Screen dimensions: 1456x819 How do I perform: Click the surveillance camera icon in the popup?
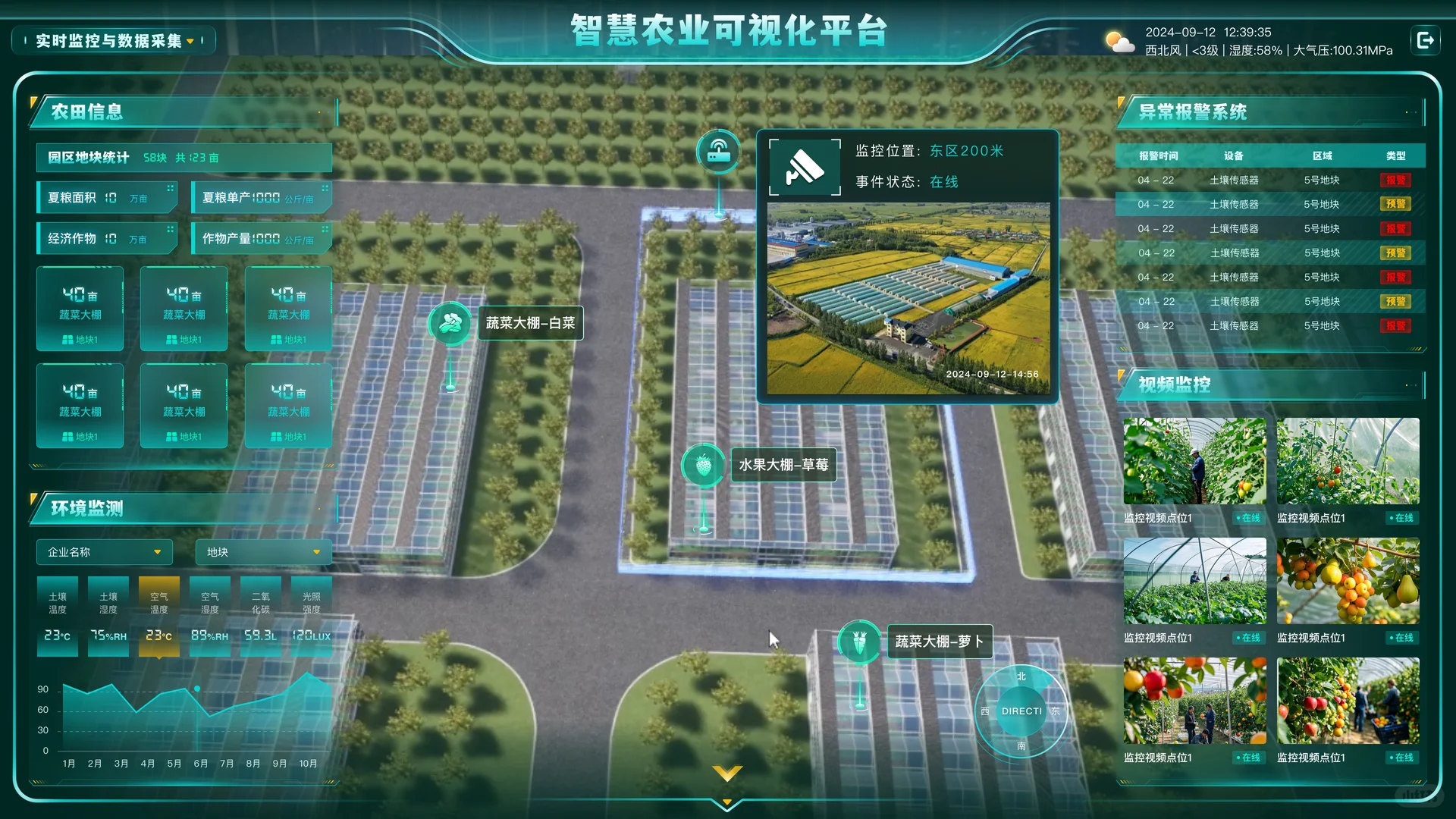pyautogui.click(x=805, y=168)
